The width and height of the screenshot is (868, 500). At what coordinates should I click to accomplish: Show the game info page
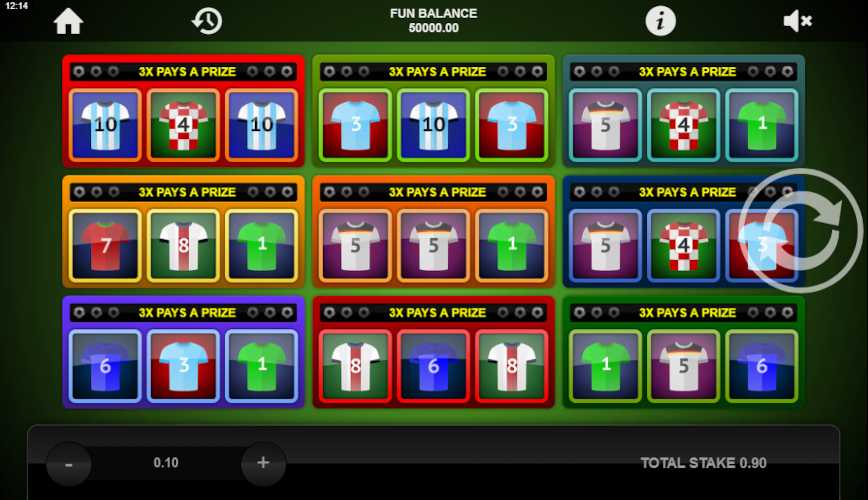coord(660,20)
